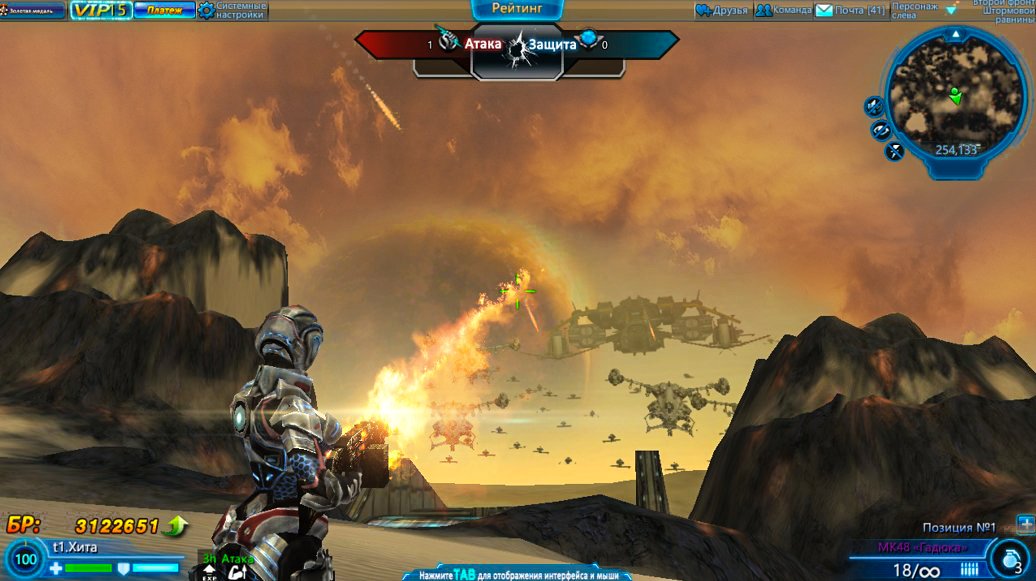Open Системные настройки settings
This screenshot has height=581, width=1036.
pos(232,11)
